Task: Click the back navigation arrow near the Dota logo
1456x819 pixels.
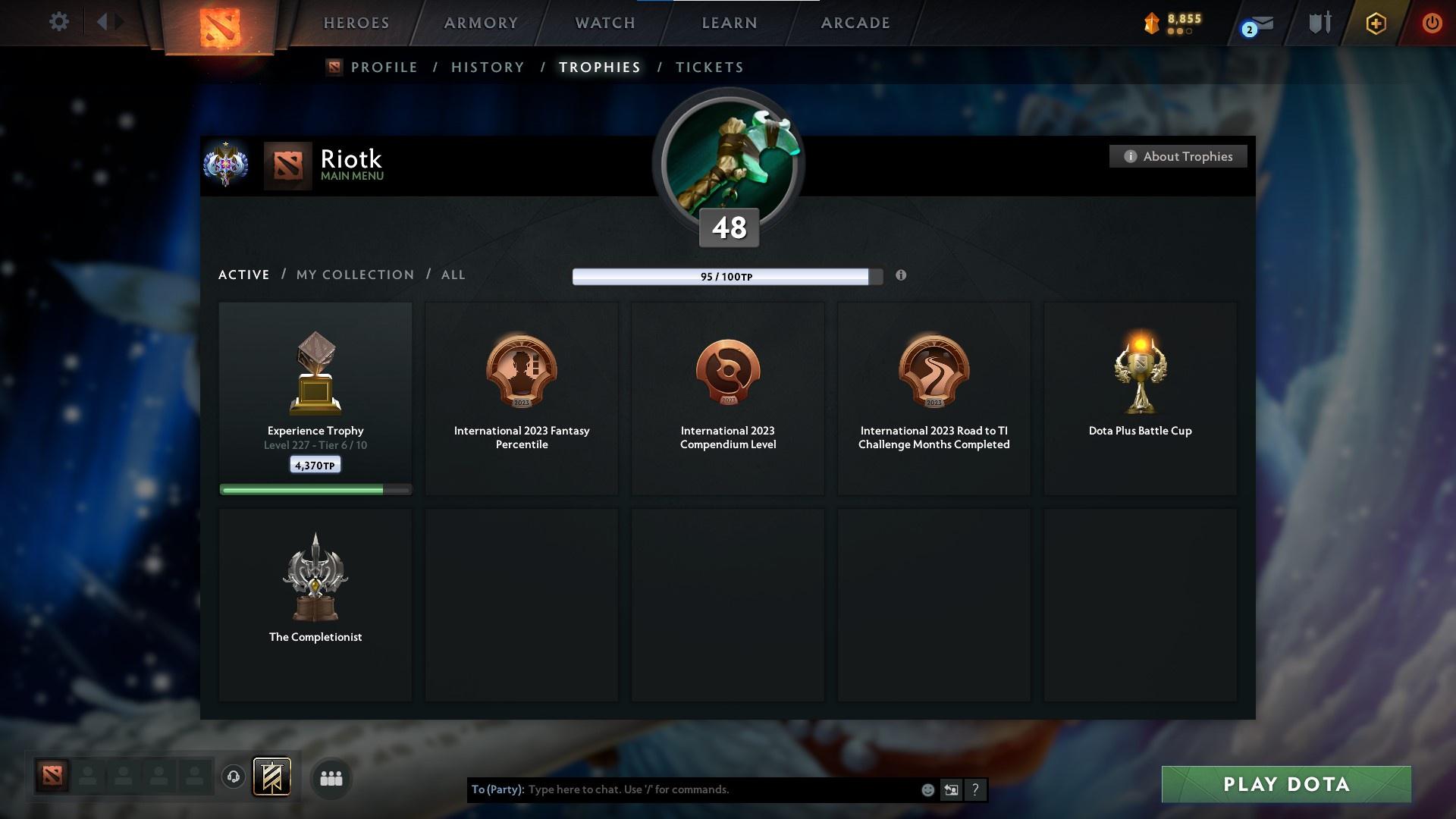Action: pyautogui.click(x=100, y=22)
